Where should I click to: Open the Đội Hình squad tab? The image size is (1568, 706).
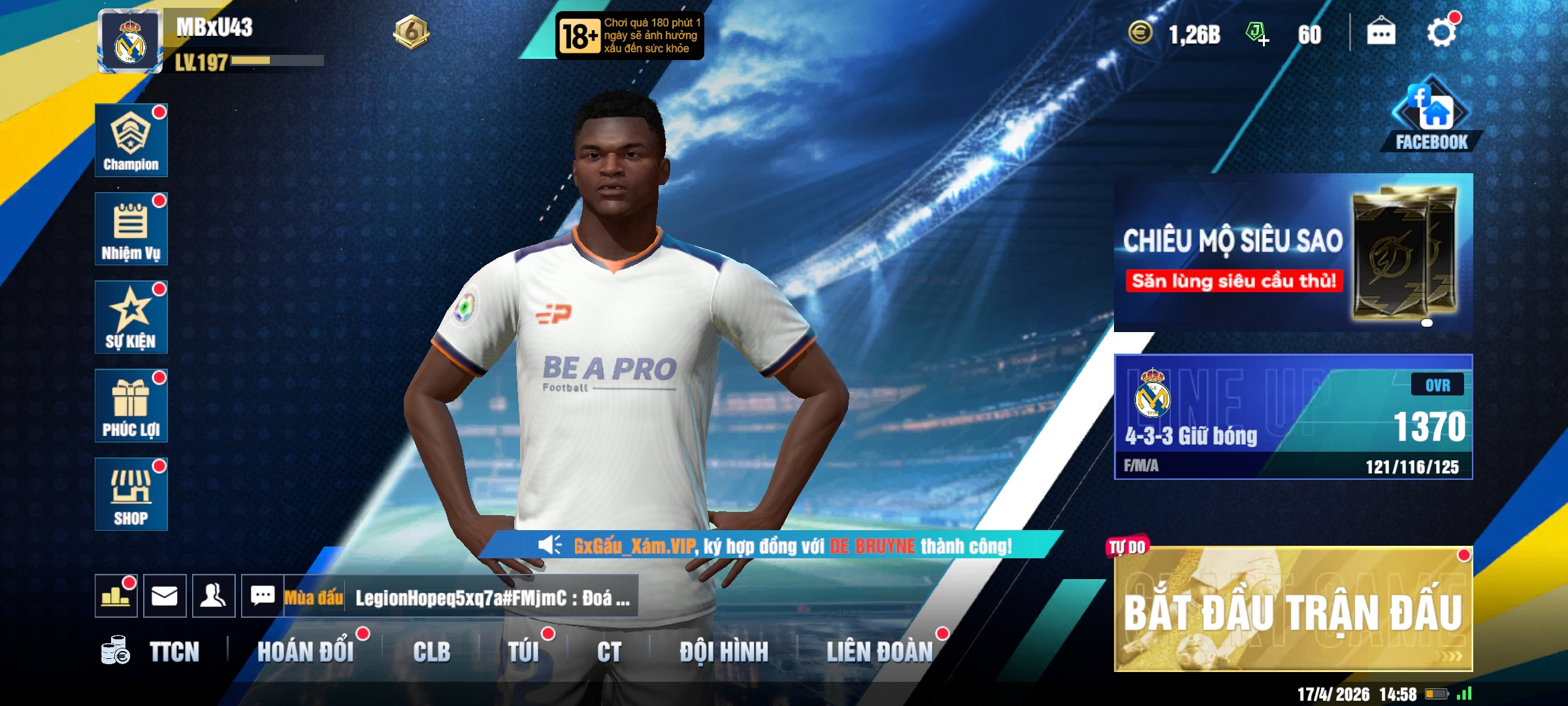pos(724,652)
